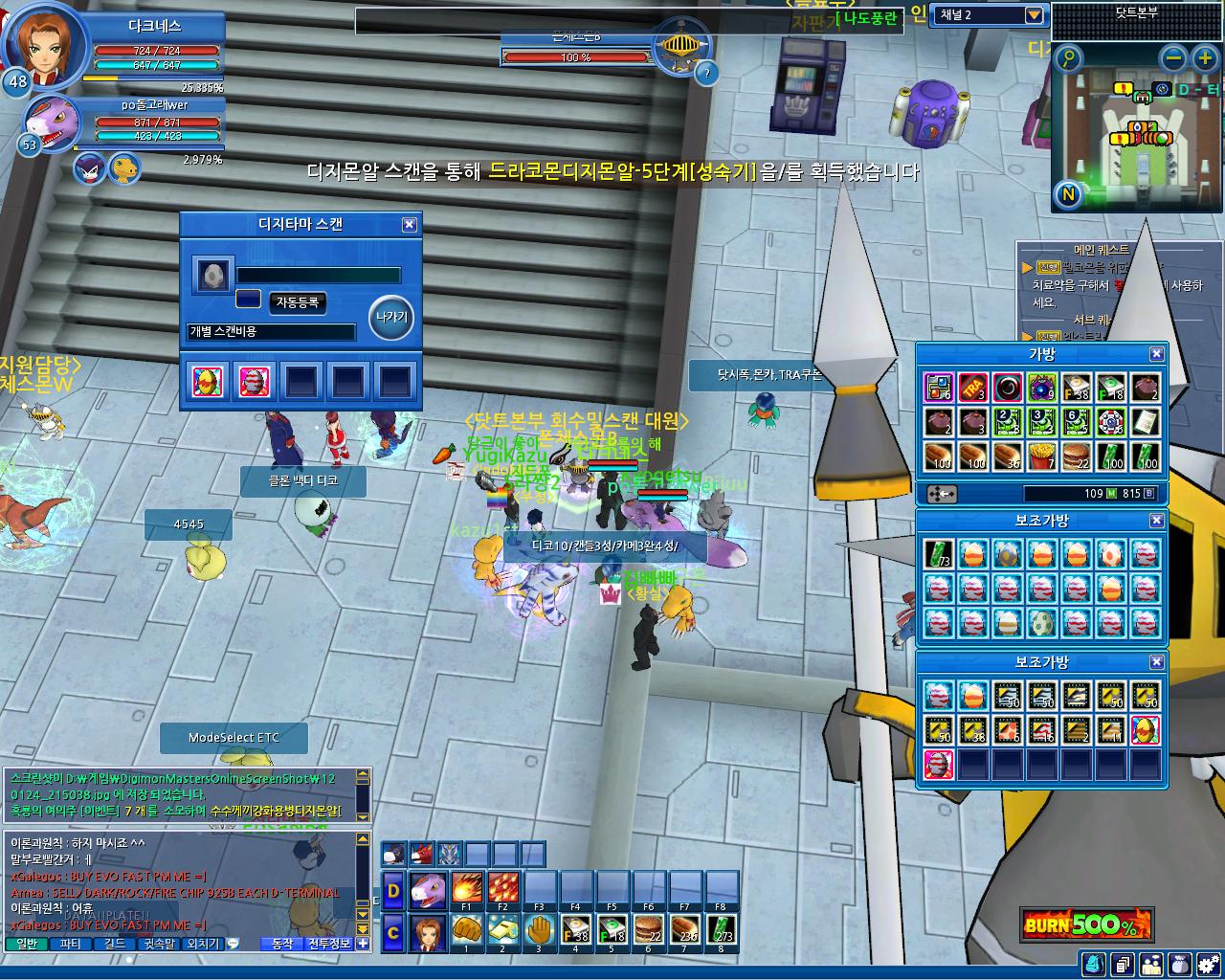This screenshot has width=1225, height=980.
Task: Click the minimap magnifier search button
Action: [1068, 58]
